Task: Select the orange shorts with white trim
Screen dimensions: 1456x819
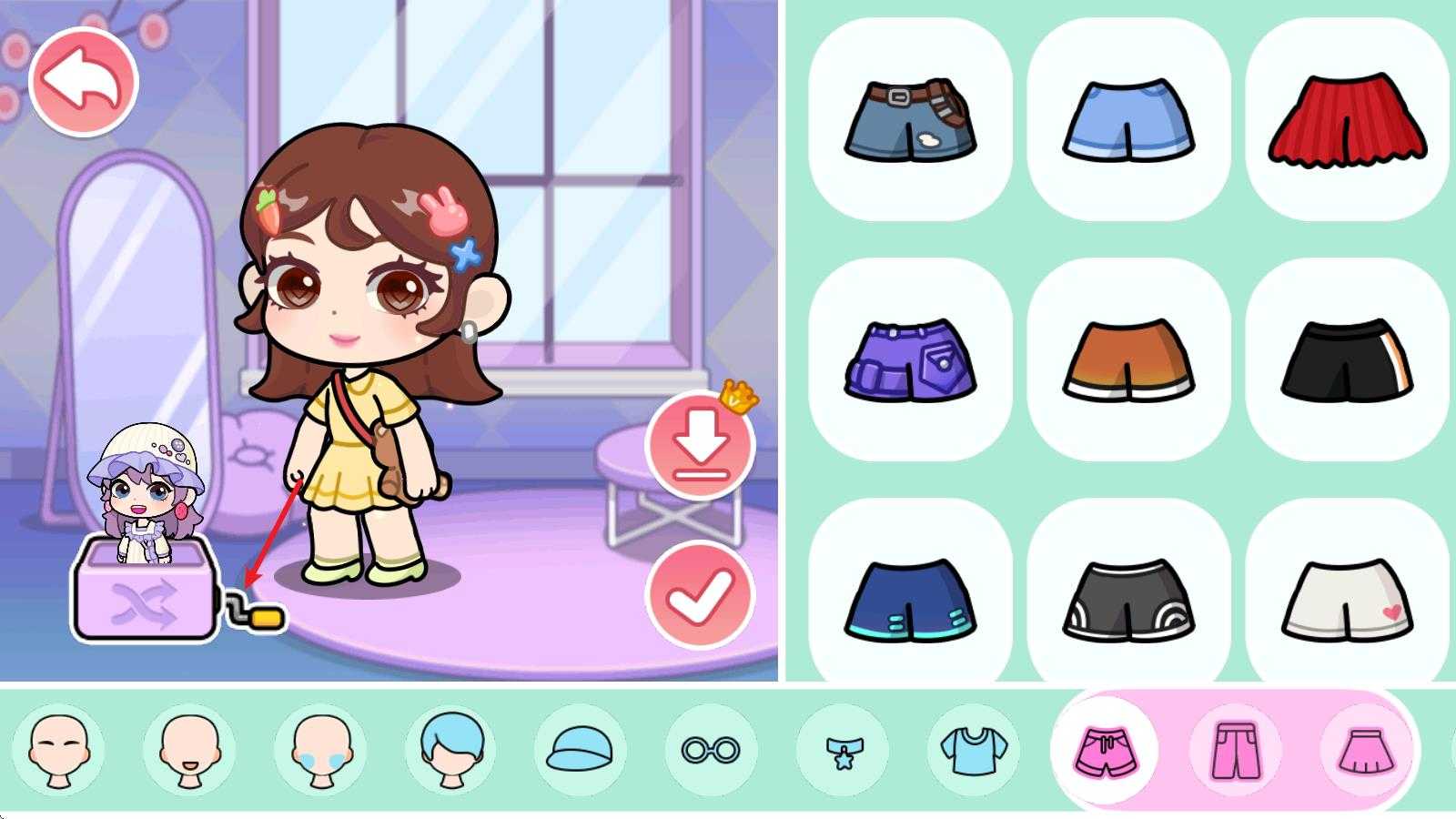Action: (1128, 360)
